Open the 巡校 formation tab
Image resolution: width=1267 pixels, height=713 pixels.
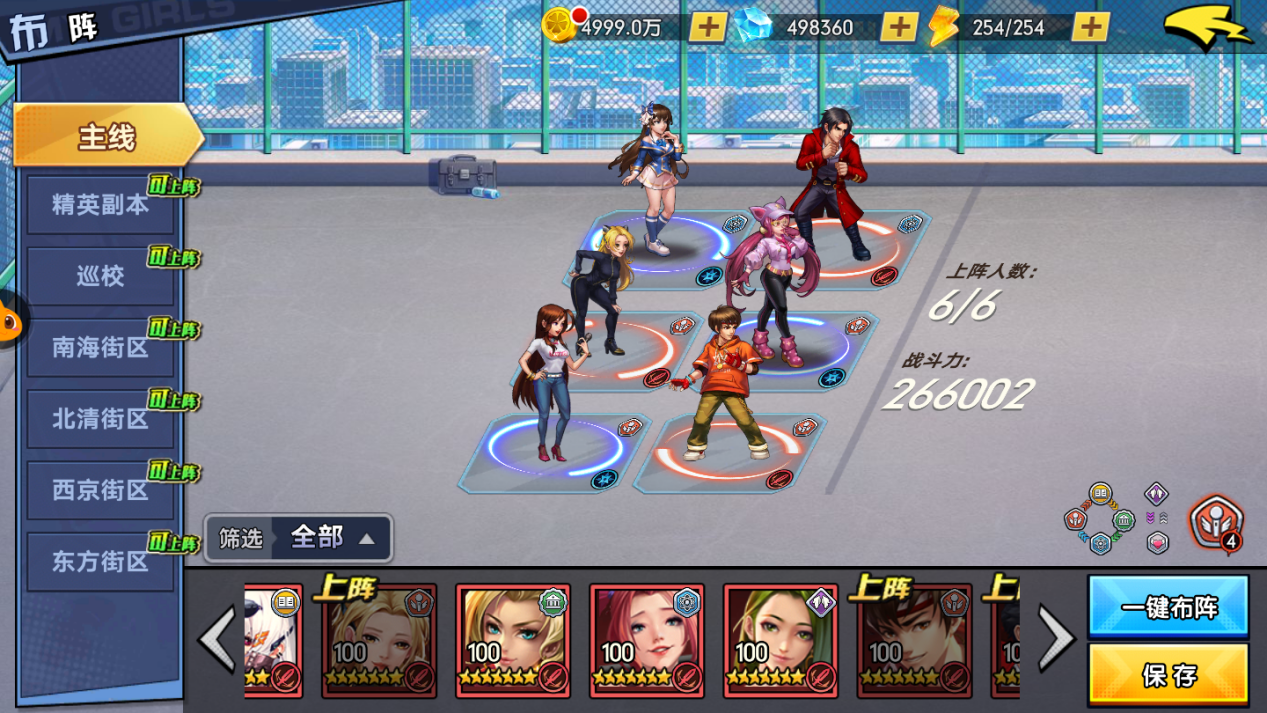[100, 276]
